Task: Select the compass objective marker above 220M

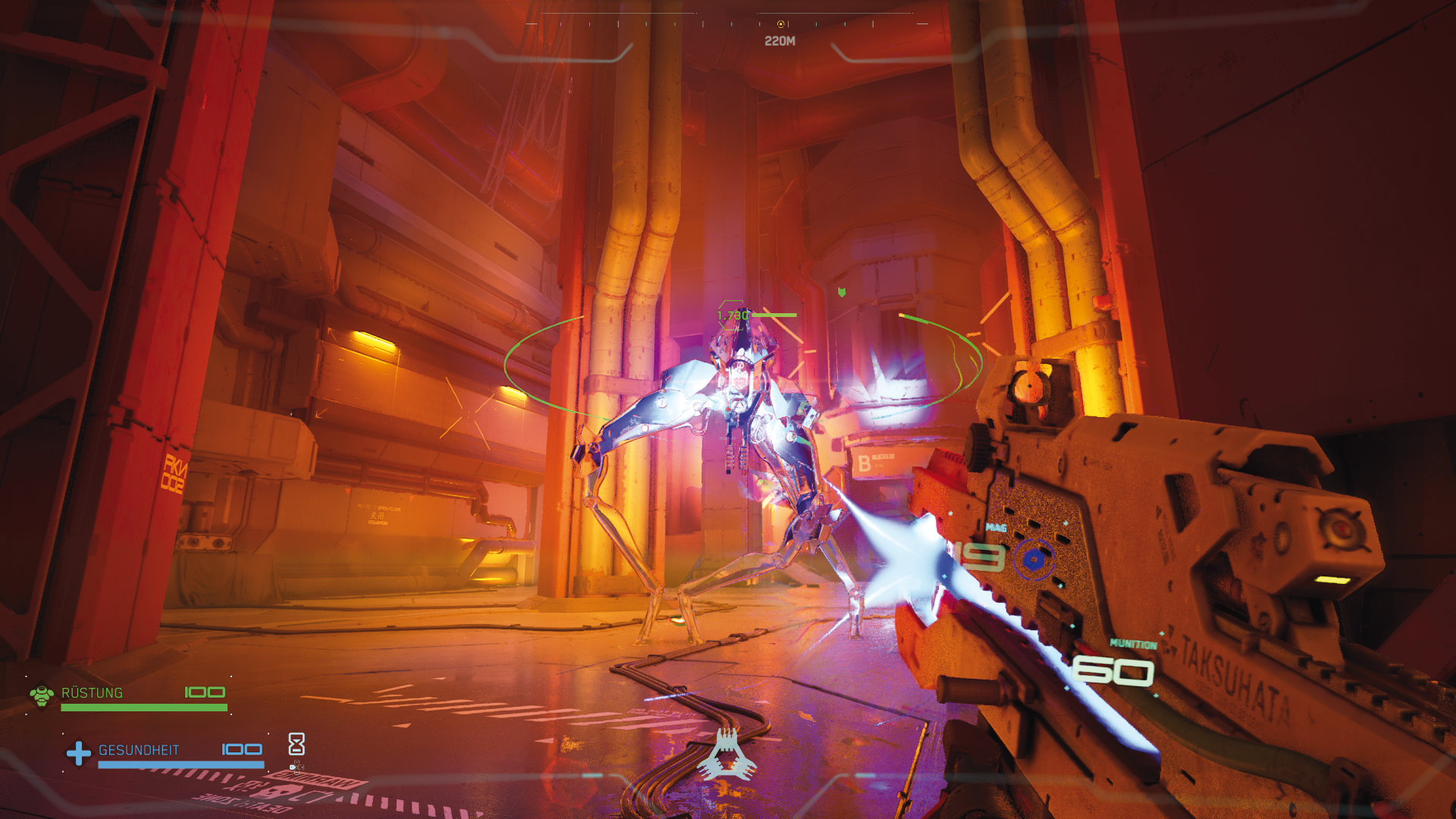Action: (780, 24)
